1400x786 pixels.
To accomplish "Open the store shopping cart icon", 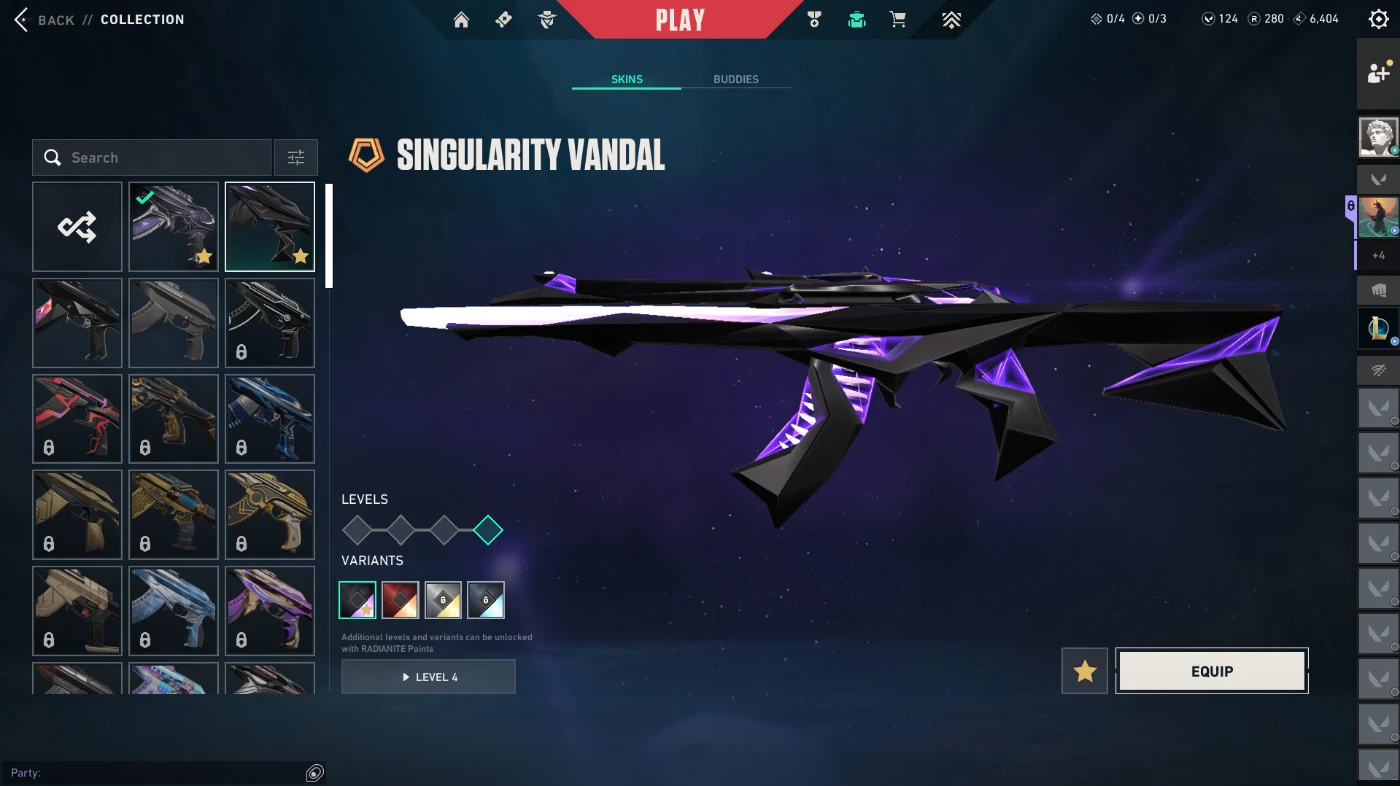I will click(898, 20).
